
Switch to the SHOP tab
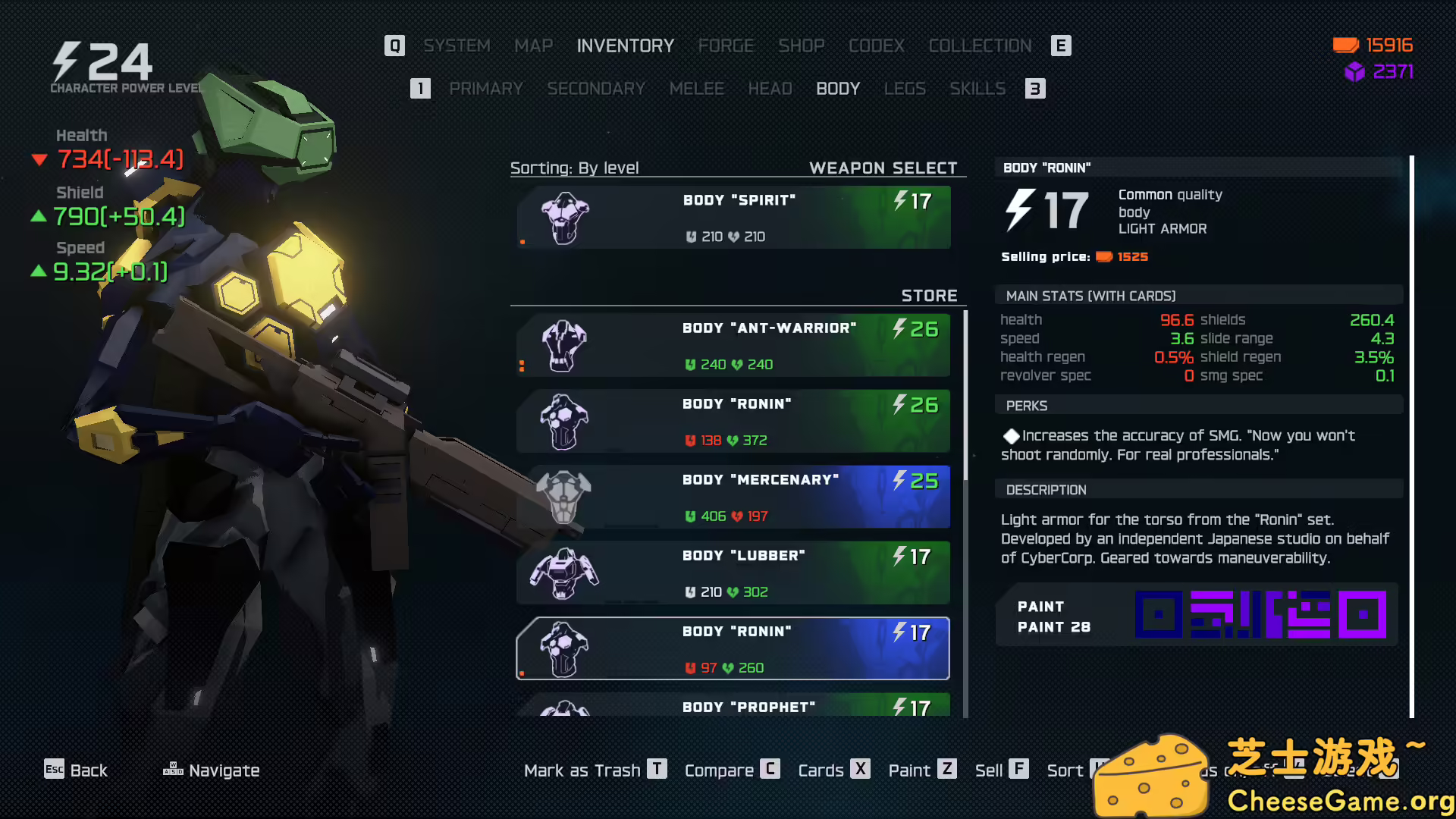pyautogui.click(x=801, y=45)
